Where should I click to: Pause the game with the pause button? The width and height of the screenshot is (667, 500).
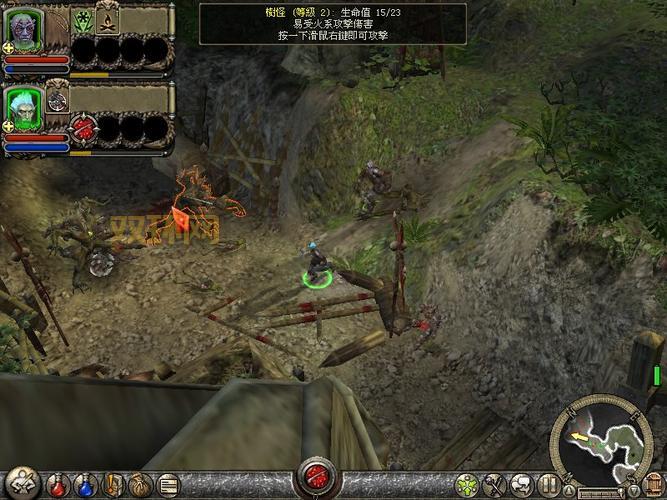pyautogui.click(x=548, y=486)
